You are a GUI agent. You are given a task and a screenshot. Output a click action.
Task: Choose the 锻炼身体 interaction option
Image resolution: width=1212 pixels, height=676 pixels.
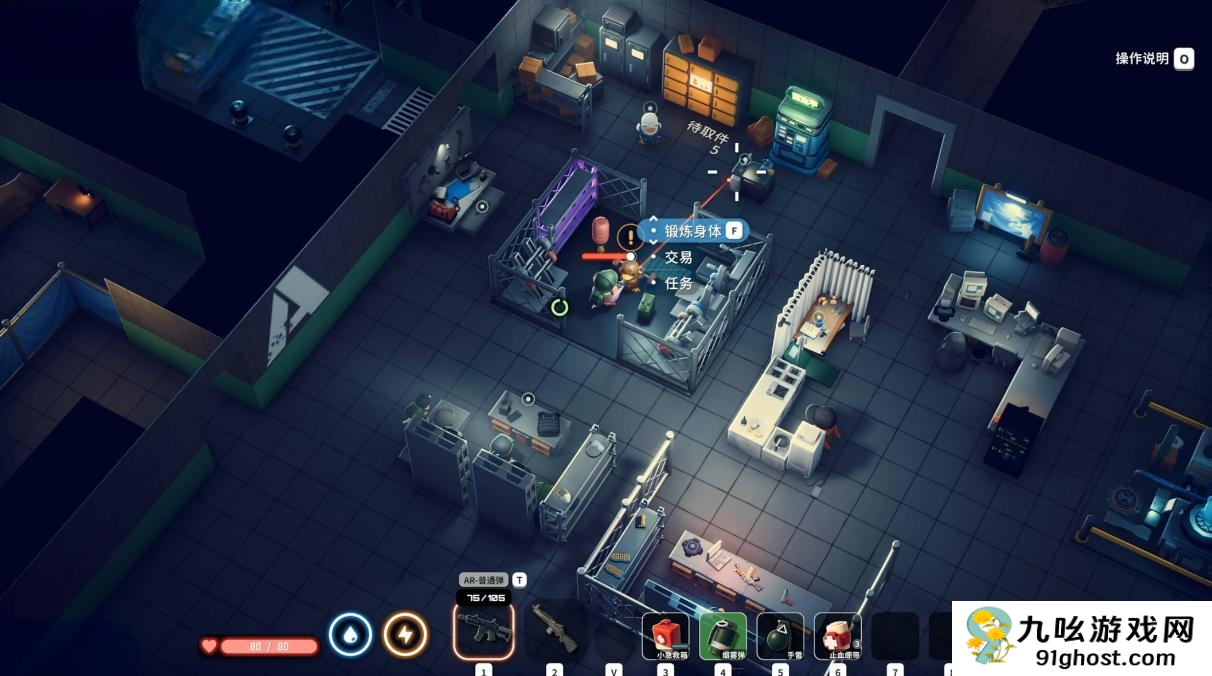693,231
